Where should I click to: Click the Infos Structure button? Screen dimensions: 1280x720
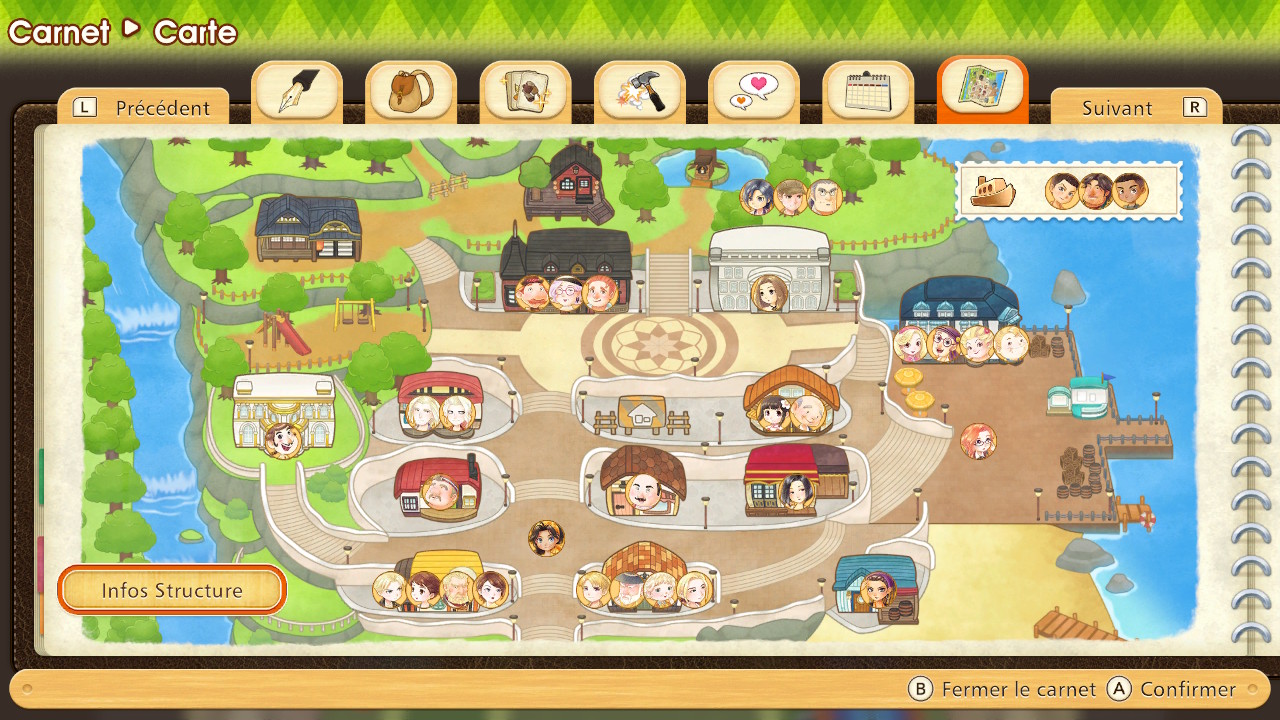click(x=172, y=590)
